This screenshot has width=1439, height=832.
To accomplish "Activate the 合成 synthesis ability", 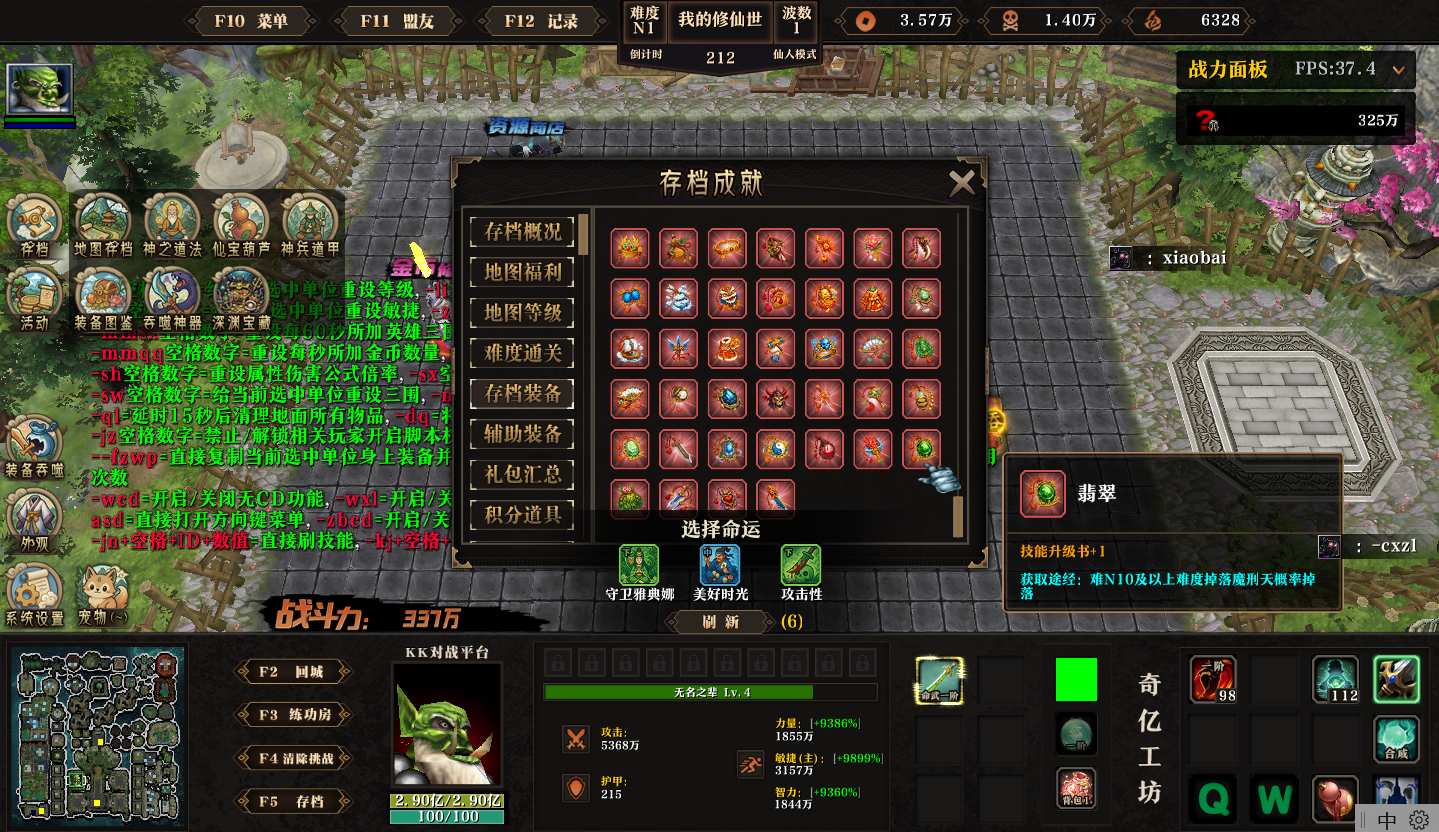I will click(1396, 739).
